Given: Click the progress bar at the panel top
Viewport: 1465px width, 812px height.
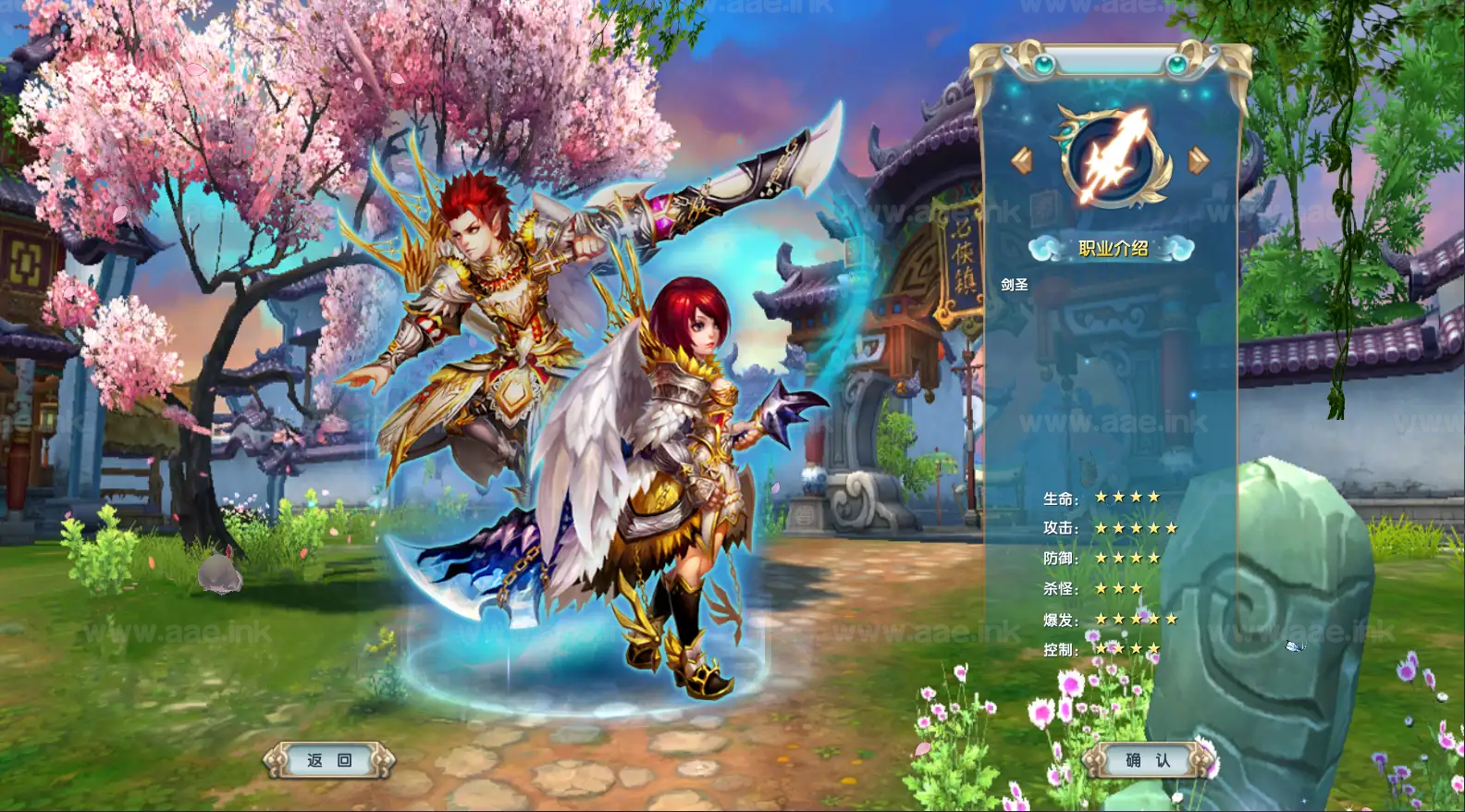Looking at the screenshot, I should click(1110, 58).
